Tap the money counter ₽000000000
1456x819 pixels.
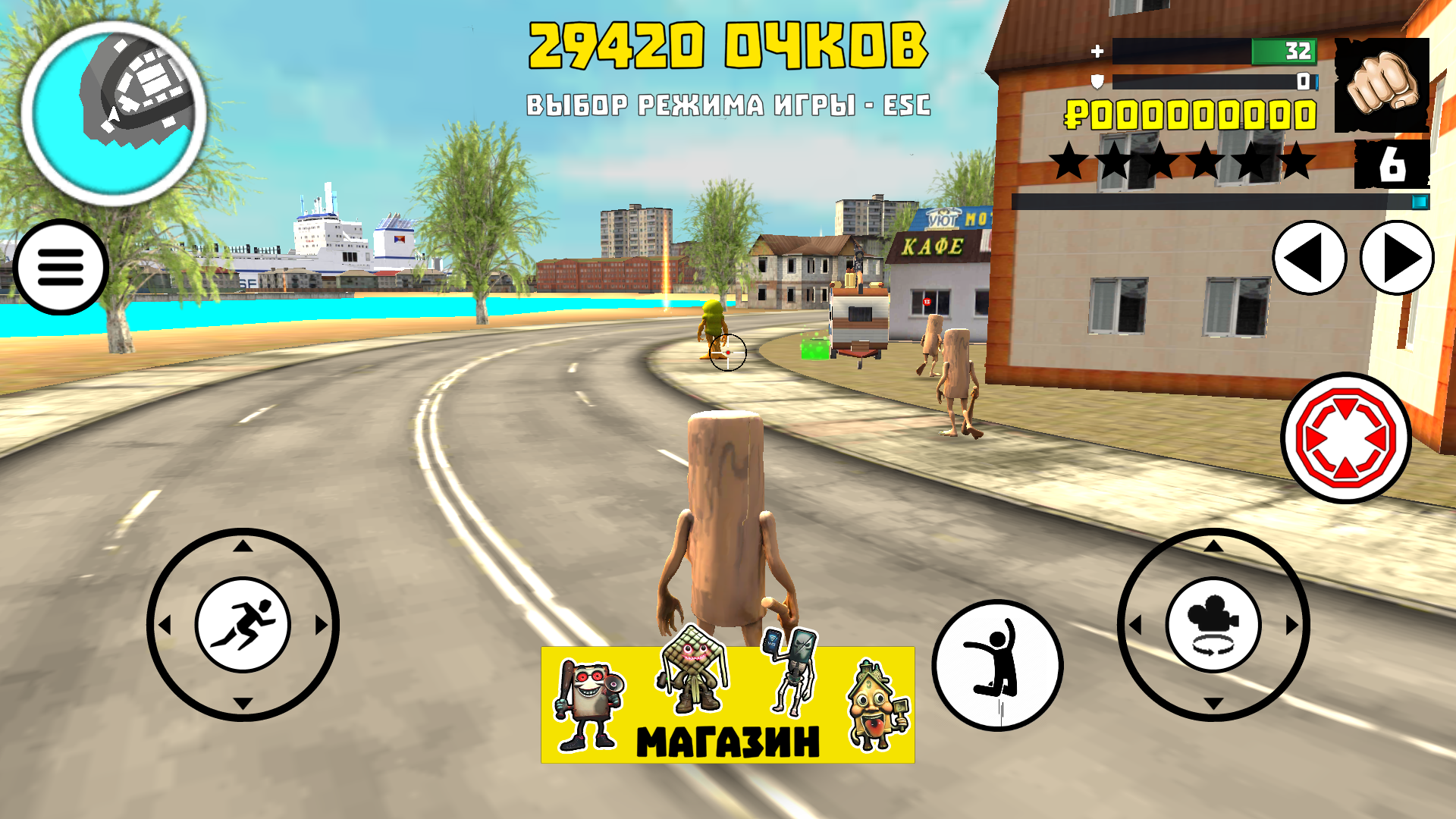[x=1191, y=114]
